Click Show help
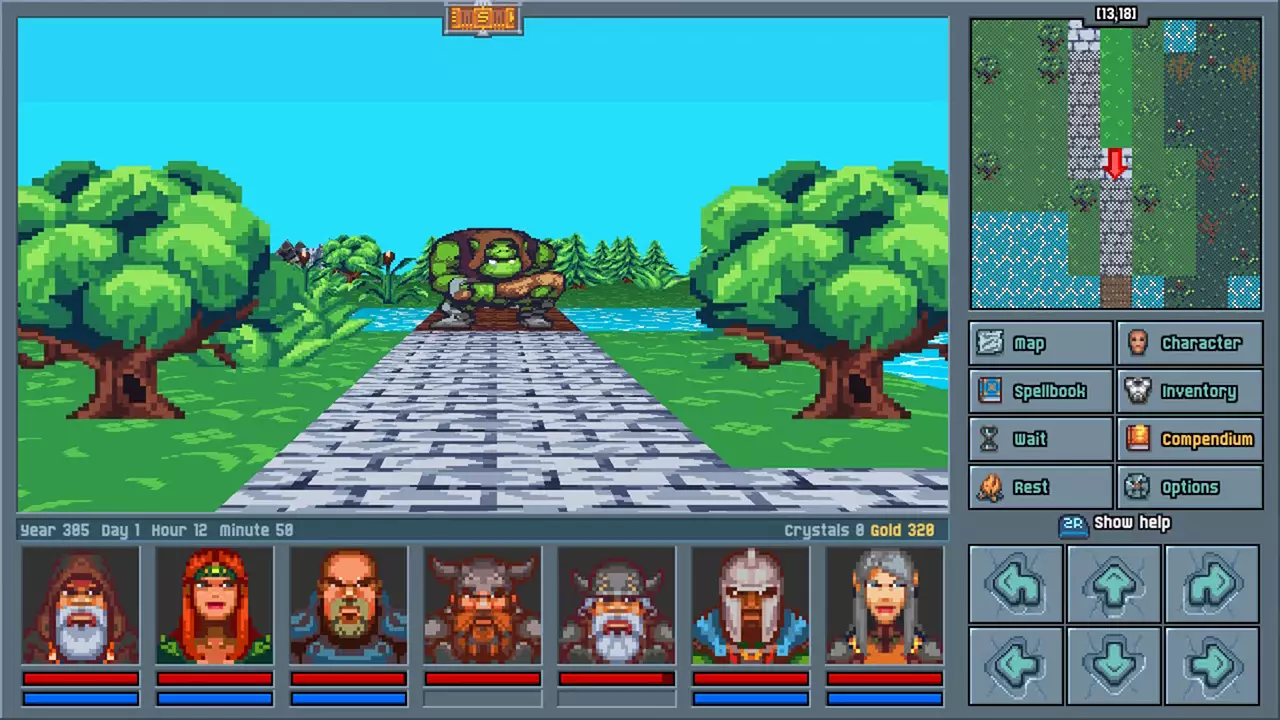Screen dimensions: 1280x720 click(x=1132, y=522)
